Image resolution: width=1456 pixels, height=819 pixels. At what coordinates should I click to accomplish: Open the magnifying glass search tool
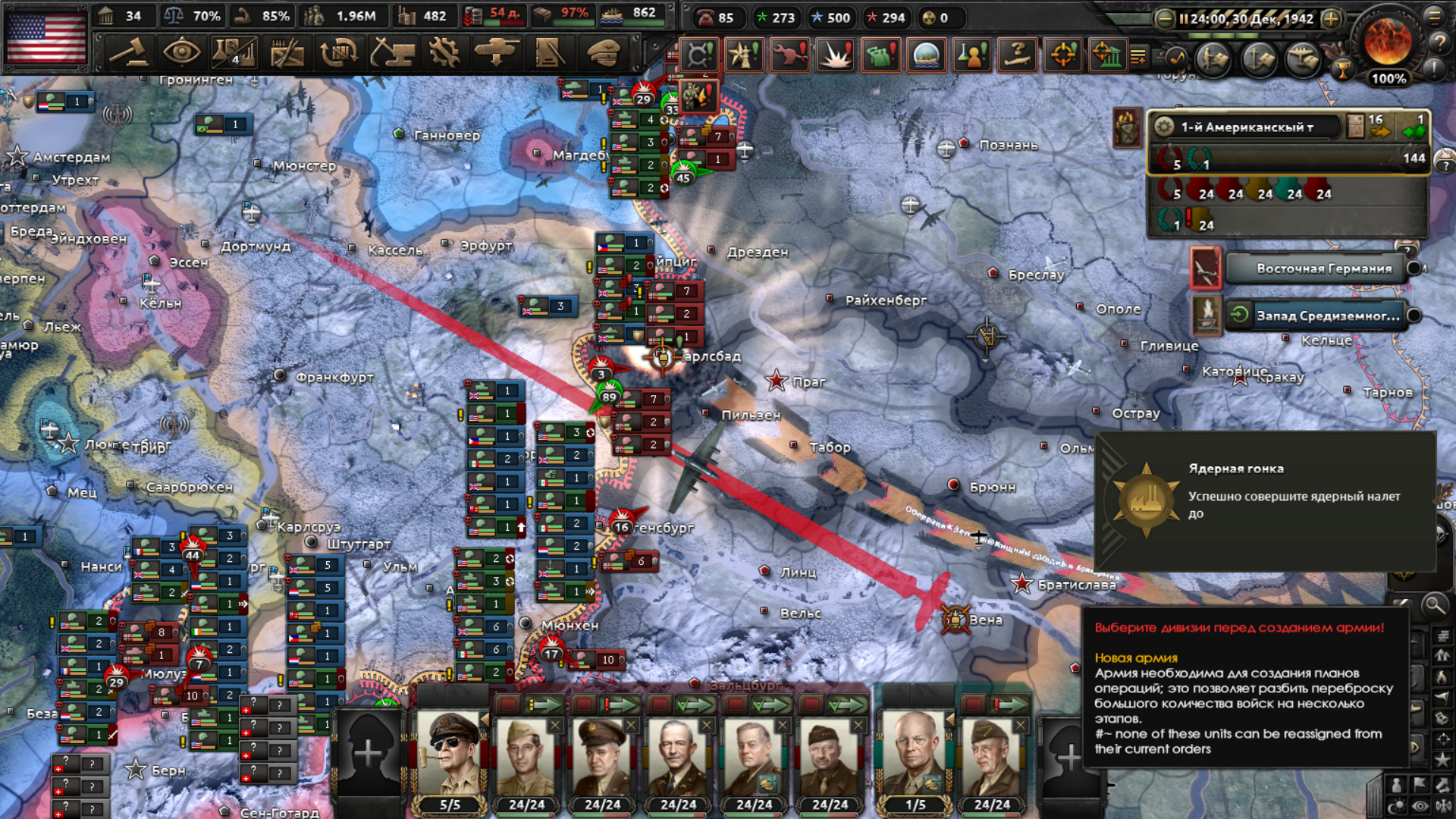point(1434,605)
